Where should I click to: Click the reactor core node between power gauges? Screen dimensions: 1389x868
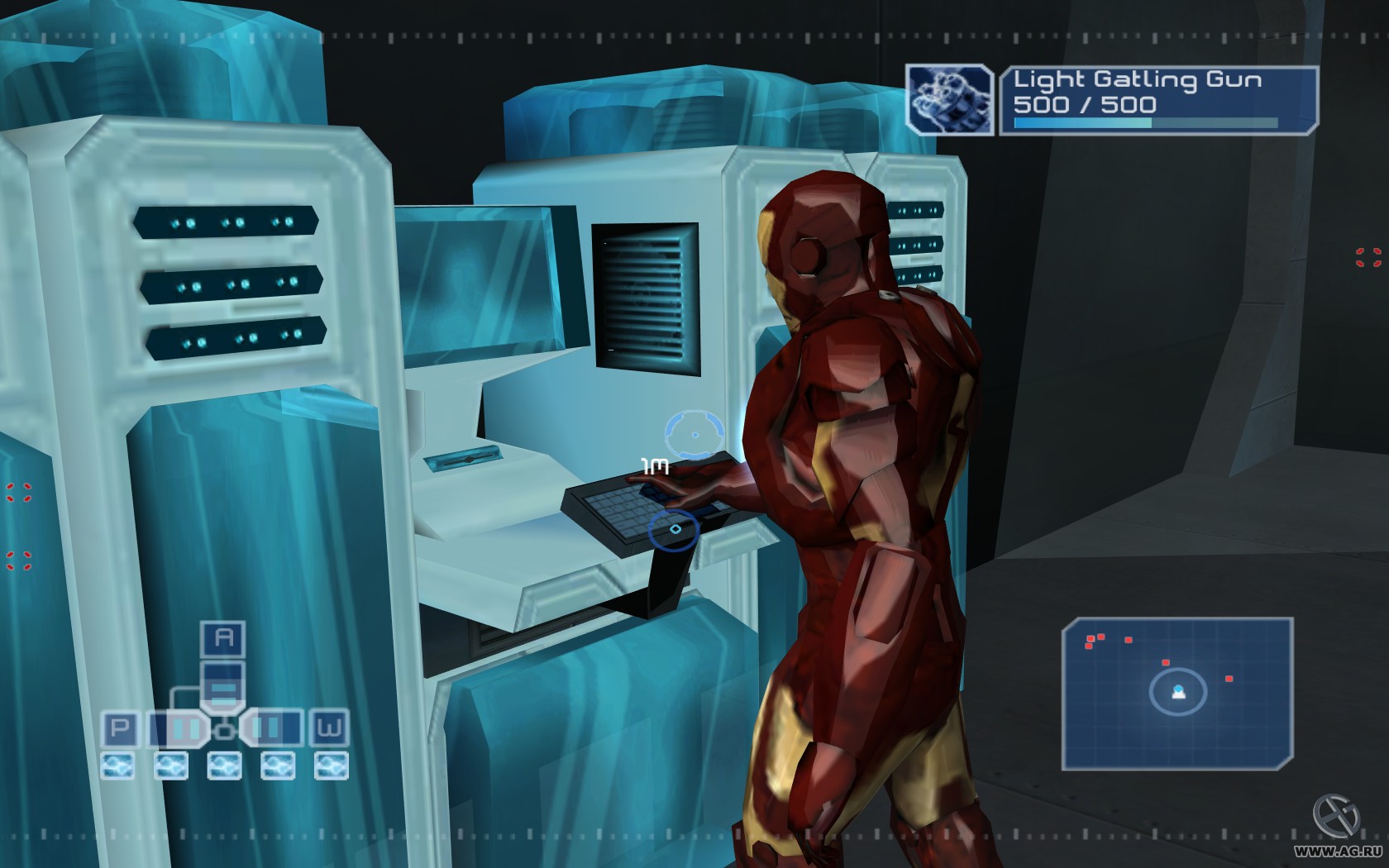[x=224, y=730]
